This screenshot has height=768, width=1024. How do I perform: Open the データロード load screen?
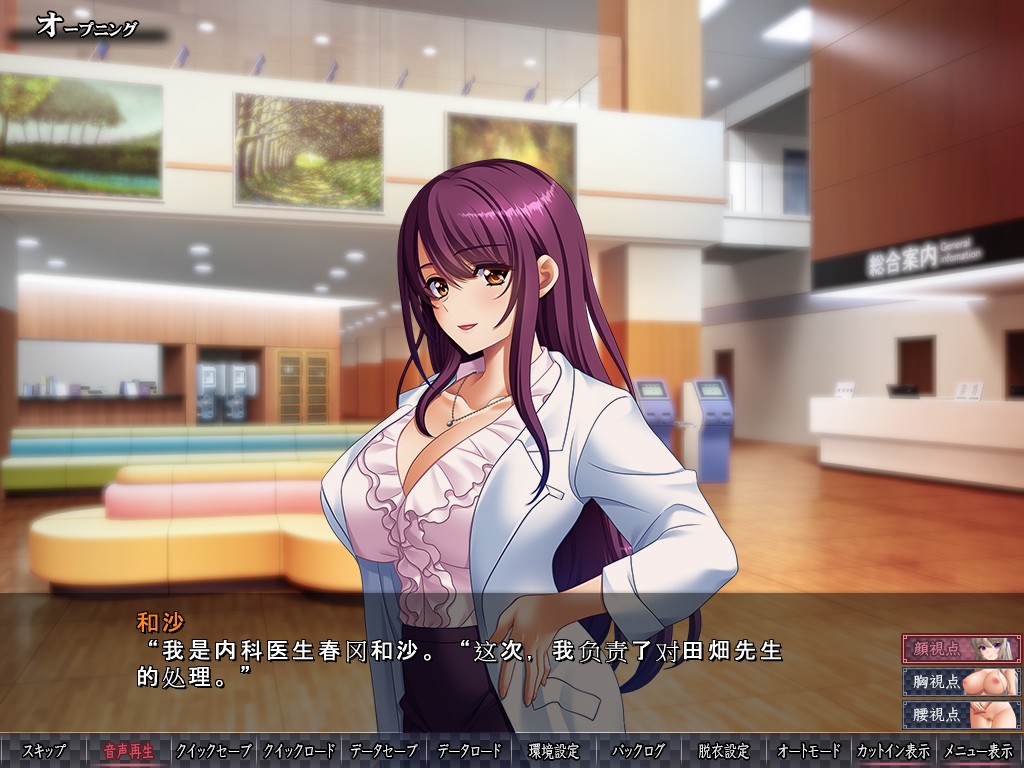[x=469, y=751]
